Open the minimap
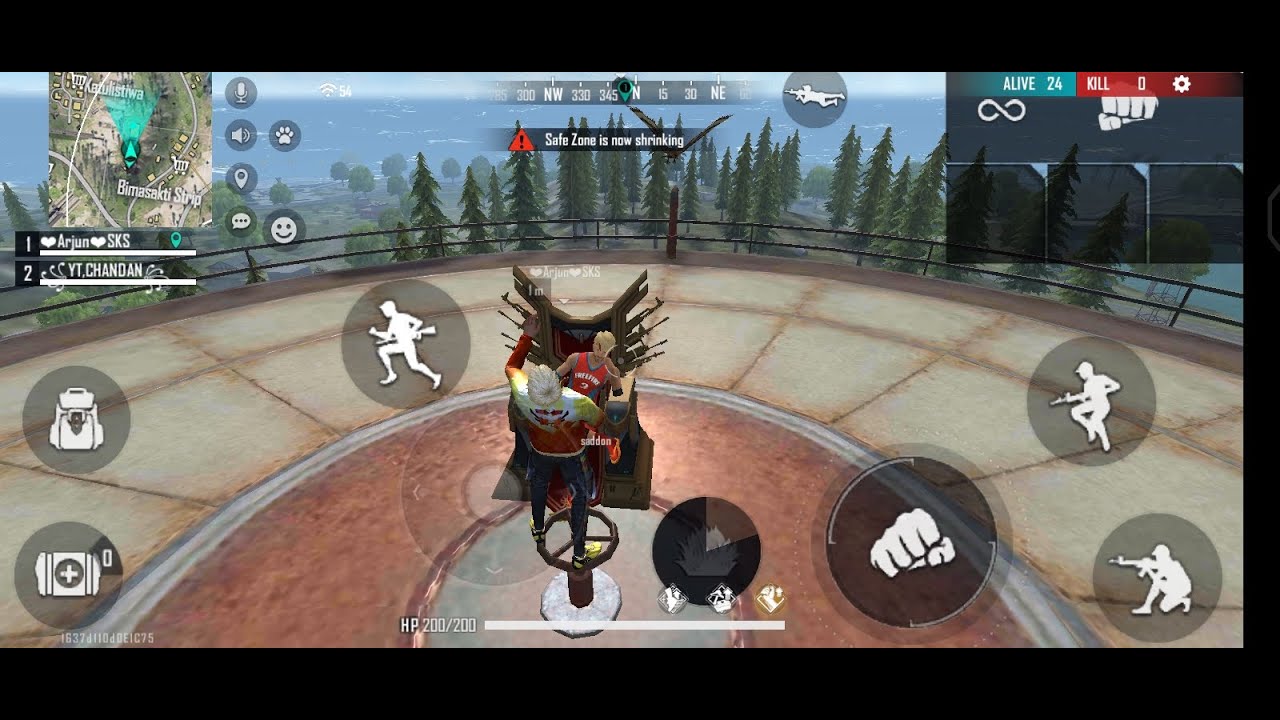Screen dimensions: 1280x720 tap(130, 150)
